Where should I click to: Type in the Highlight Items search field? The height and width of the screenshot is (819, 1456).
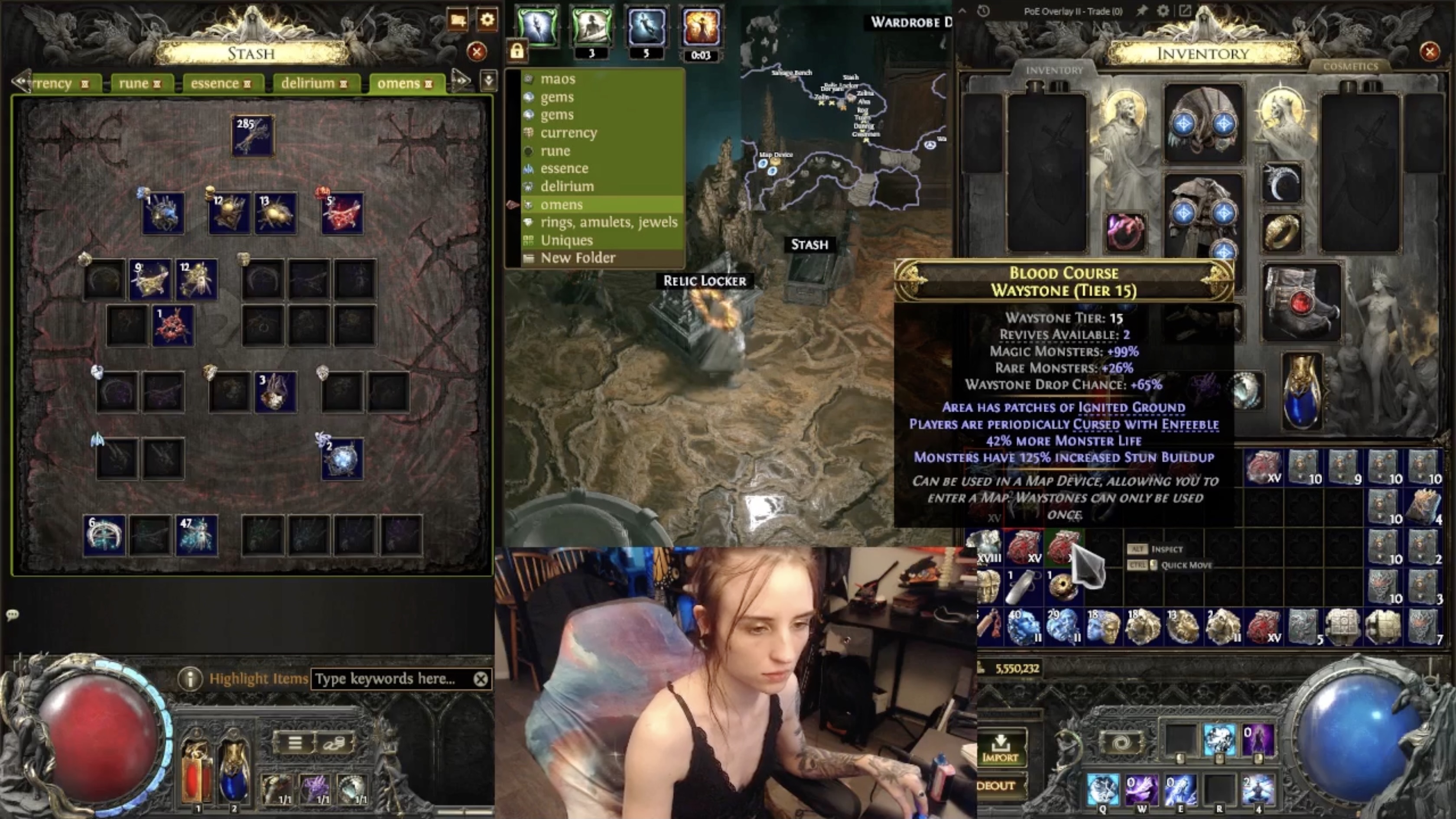click(390, 679)
